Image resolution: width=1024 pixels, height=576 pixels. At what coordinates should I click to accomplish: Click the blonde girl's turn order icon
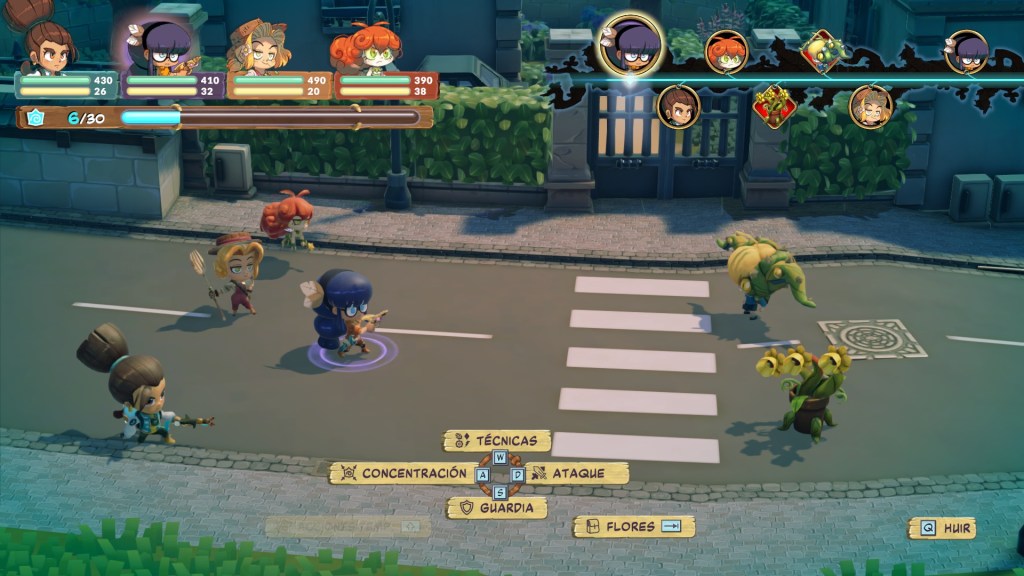click(x=871, y=106)
